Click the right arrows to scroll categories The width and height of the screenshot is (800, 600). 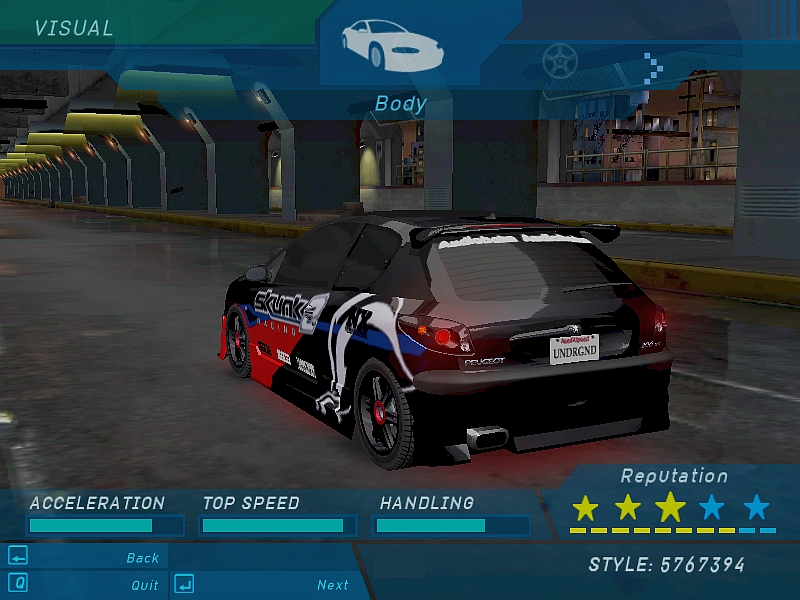(654, 65)
